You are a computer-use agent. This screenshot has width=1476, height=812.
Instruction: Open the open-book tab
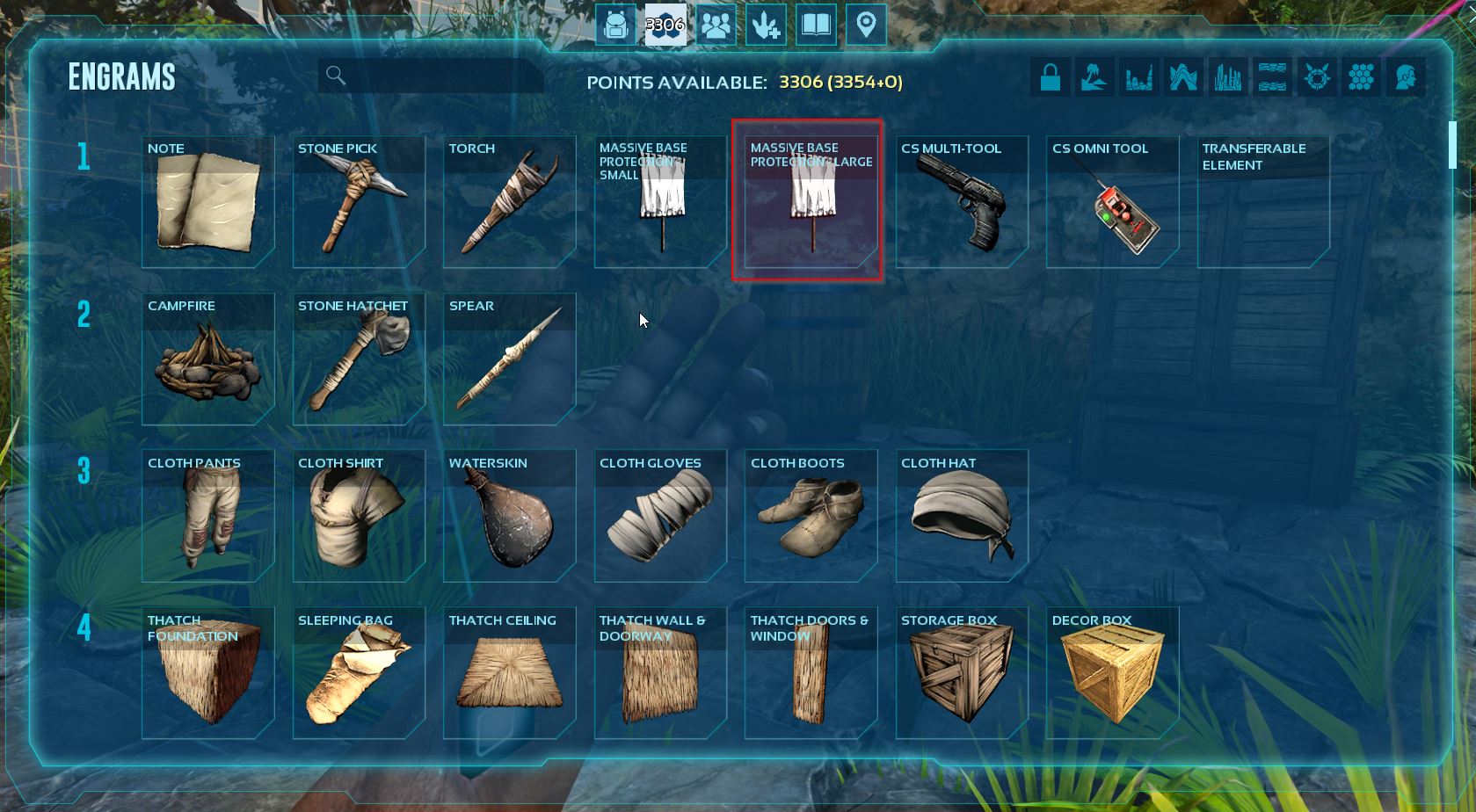pyautogui.click(x=816, y=25)
